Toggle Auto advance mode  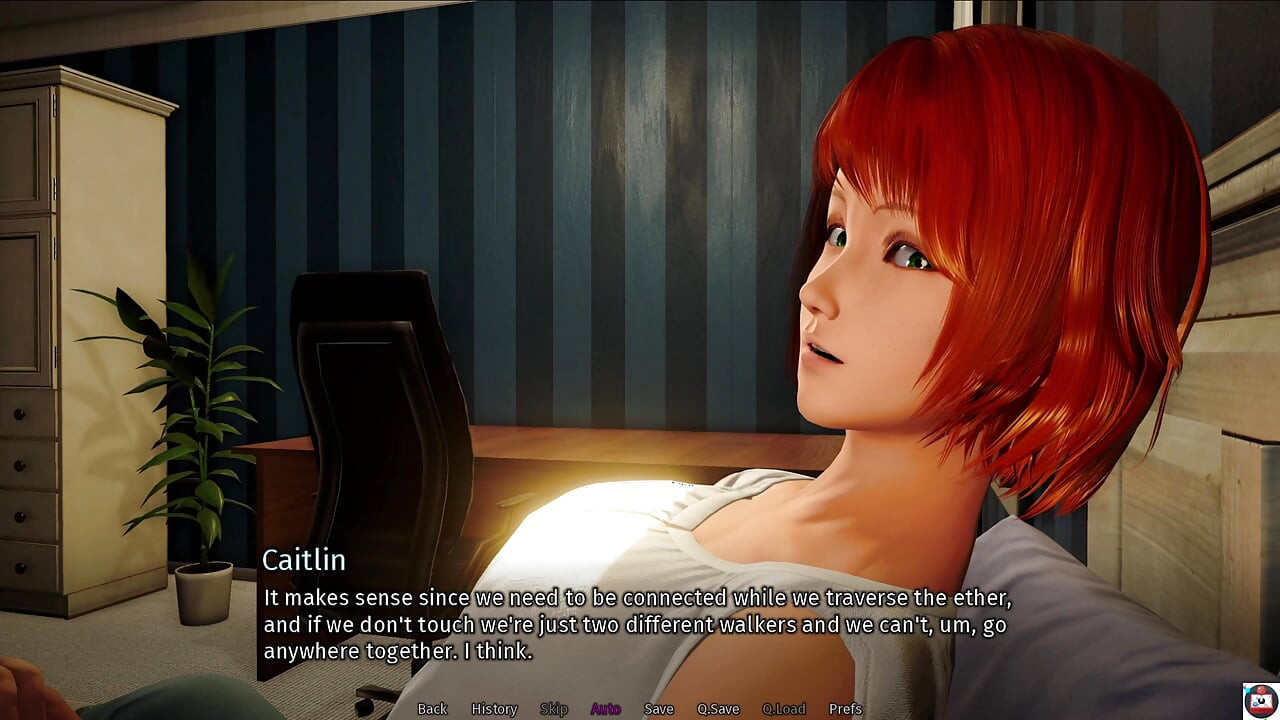pyautogui.click(x=605, y=709)
